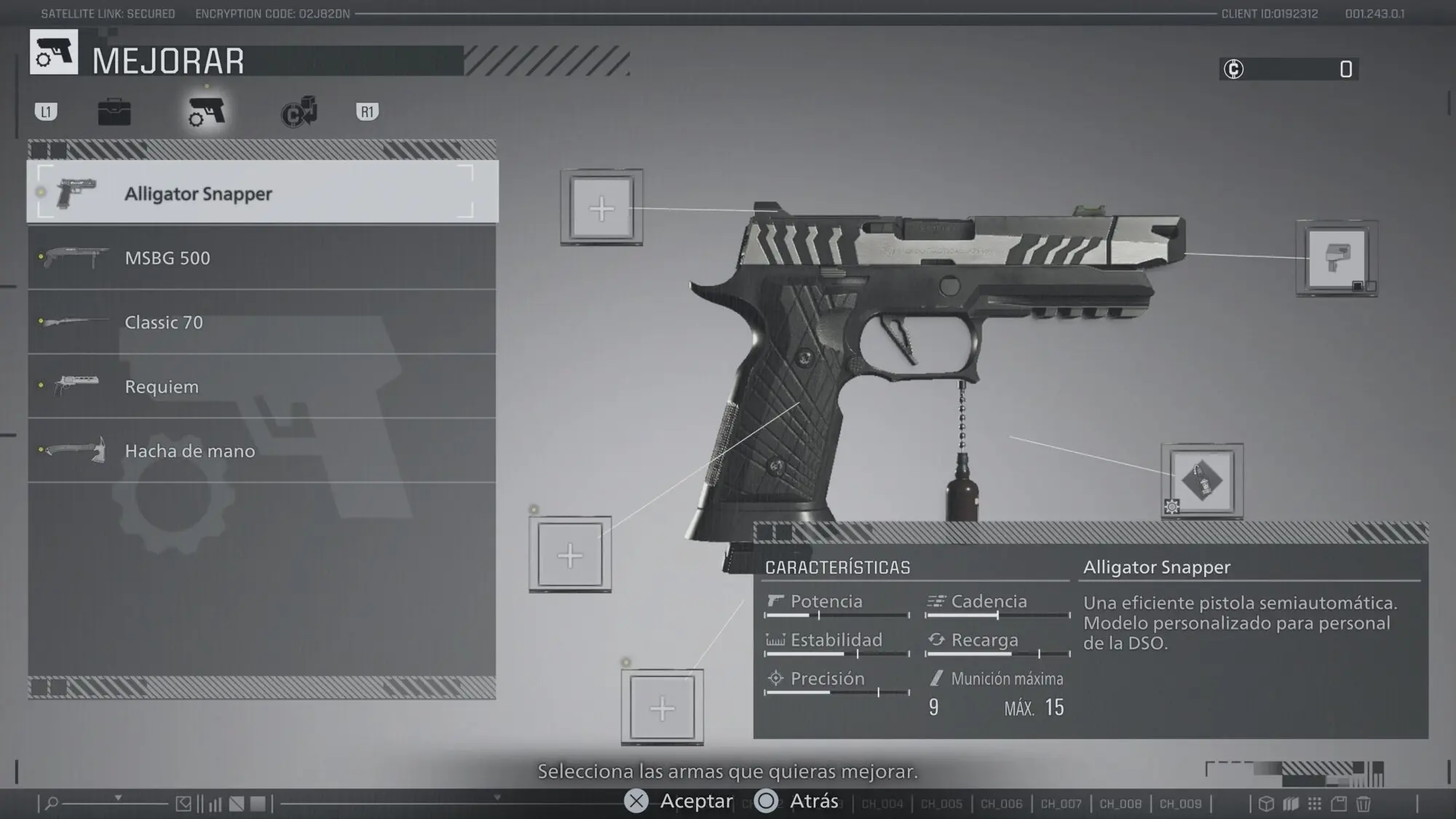Viewport: 1456px width, 819px height.
Task: Select the gun charm slot
Action: click(1202, 481)
